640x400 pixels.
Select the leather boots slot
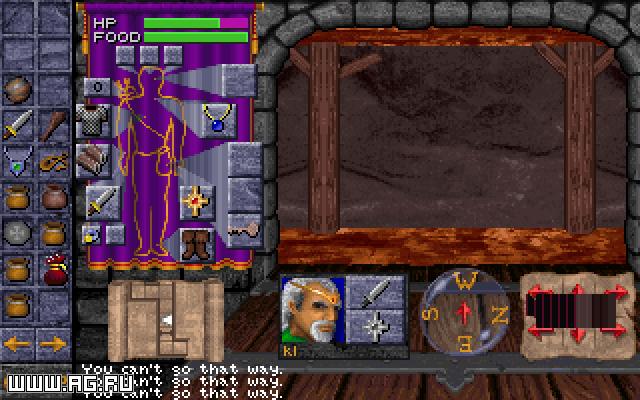[x=196, y=243]
